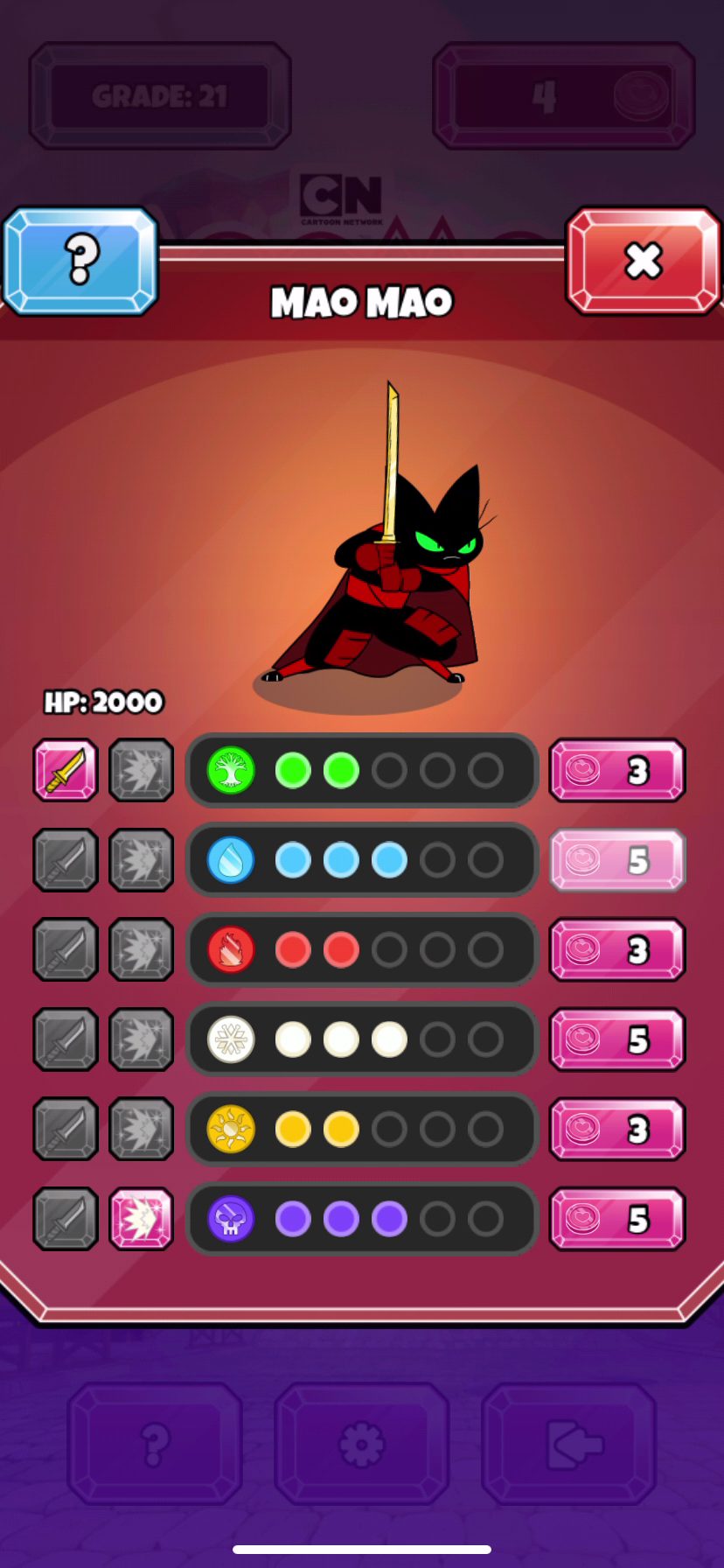The image size is (724, 1568).
Task: Buy white snowflake upgrade for 5 coins
Action: pos(617,1039)
